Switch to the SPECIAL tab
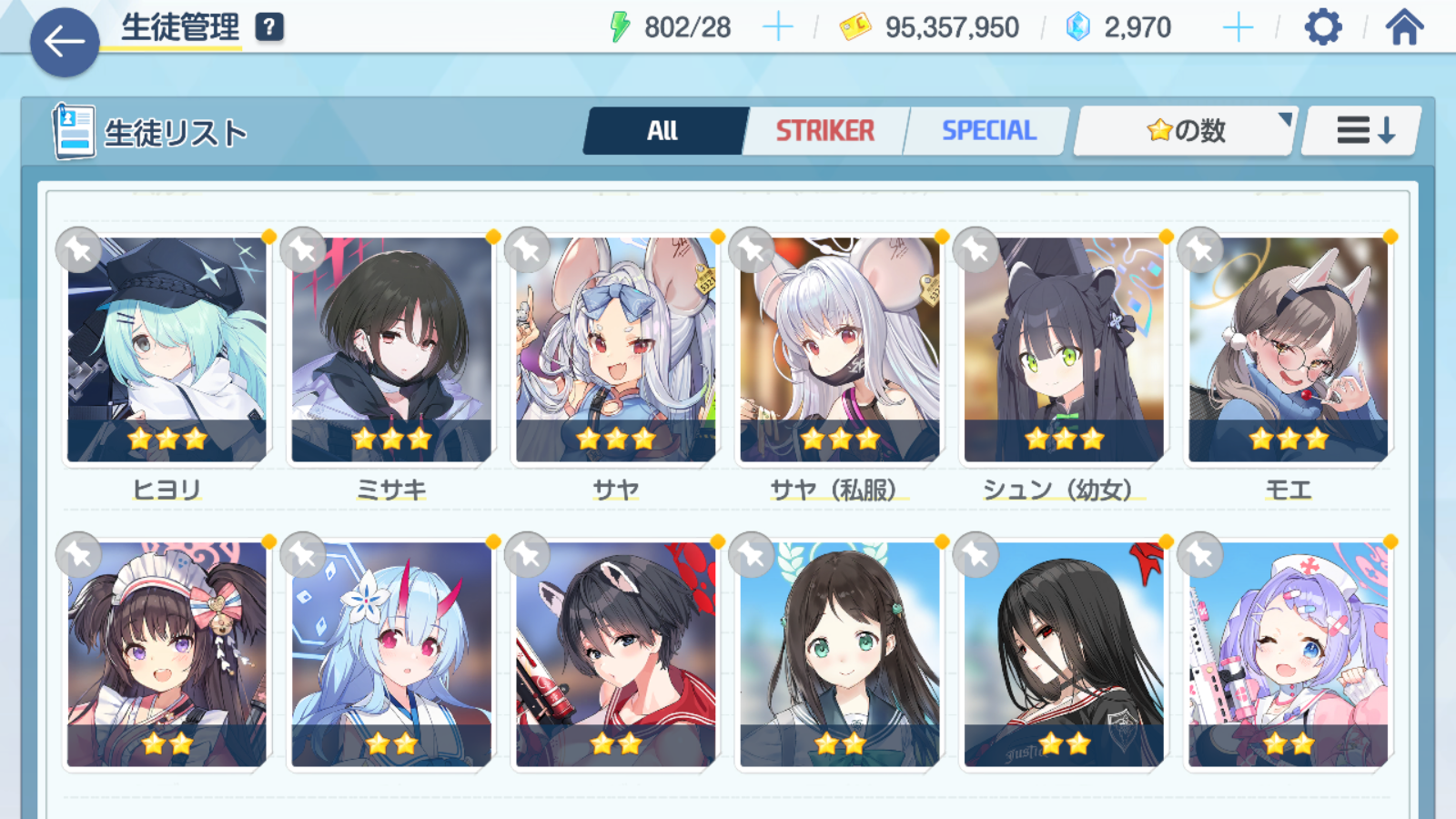 click(988, 131)
